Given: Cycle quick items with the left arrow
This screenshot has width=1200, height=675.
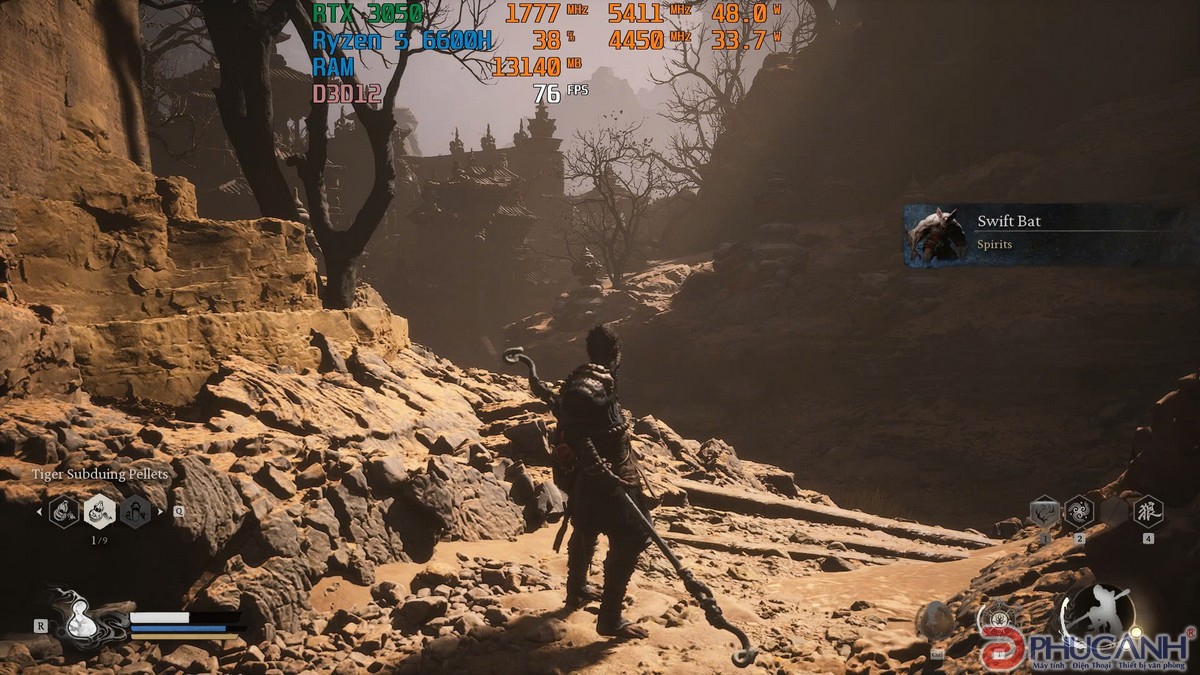Looking at the screenshot, I should pyautogui.click(x=40, y=512).
